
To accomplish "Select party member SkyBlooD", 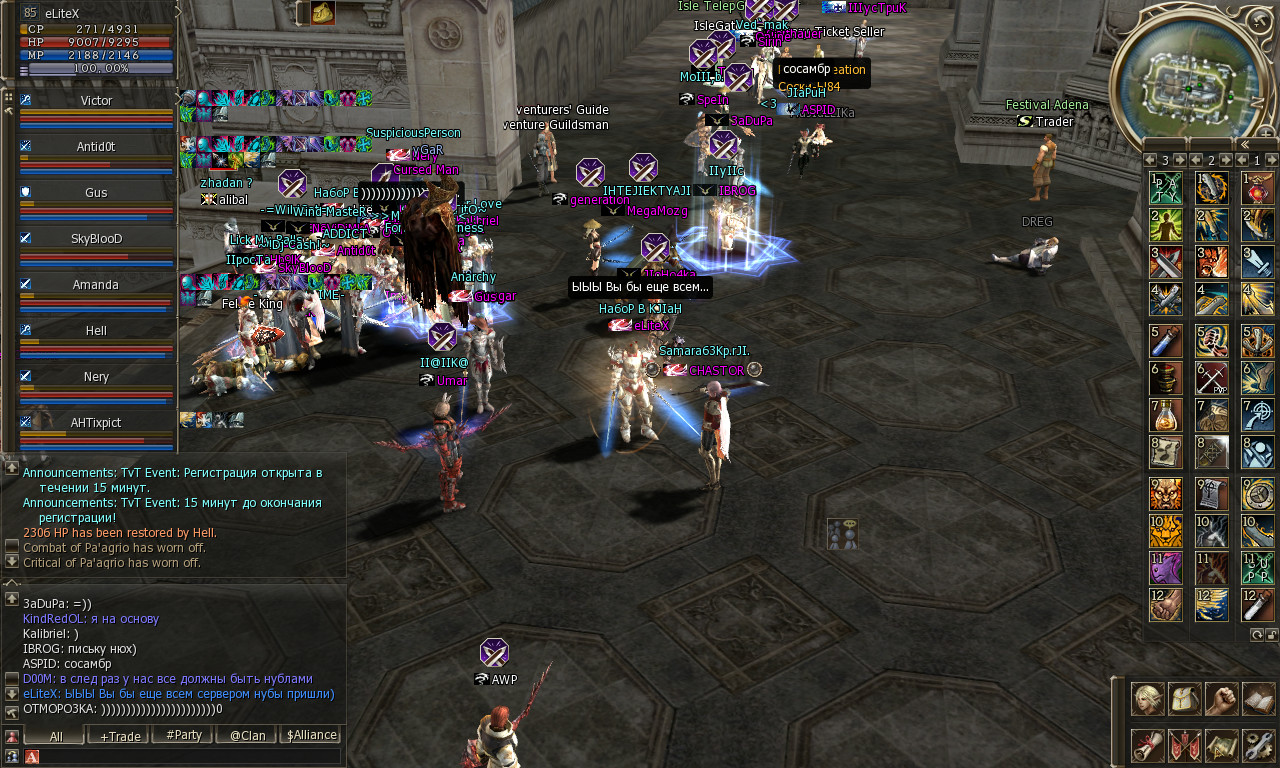I will 96,239.
